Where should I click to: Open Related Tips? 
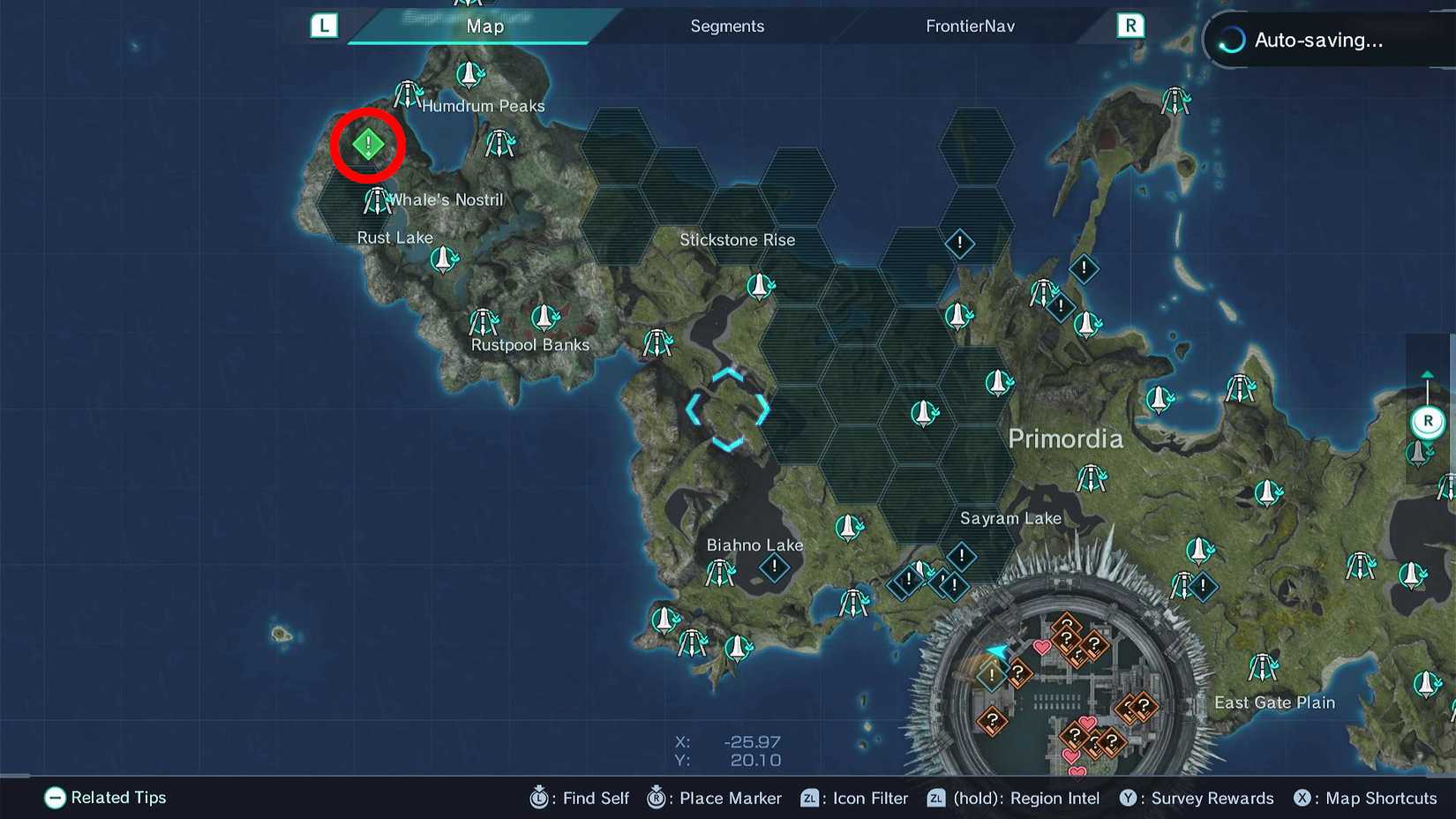click(x=104, y=798)
